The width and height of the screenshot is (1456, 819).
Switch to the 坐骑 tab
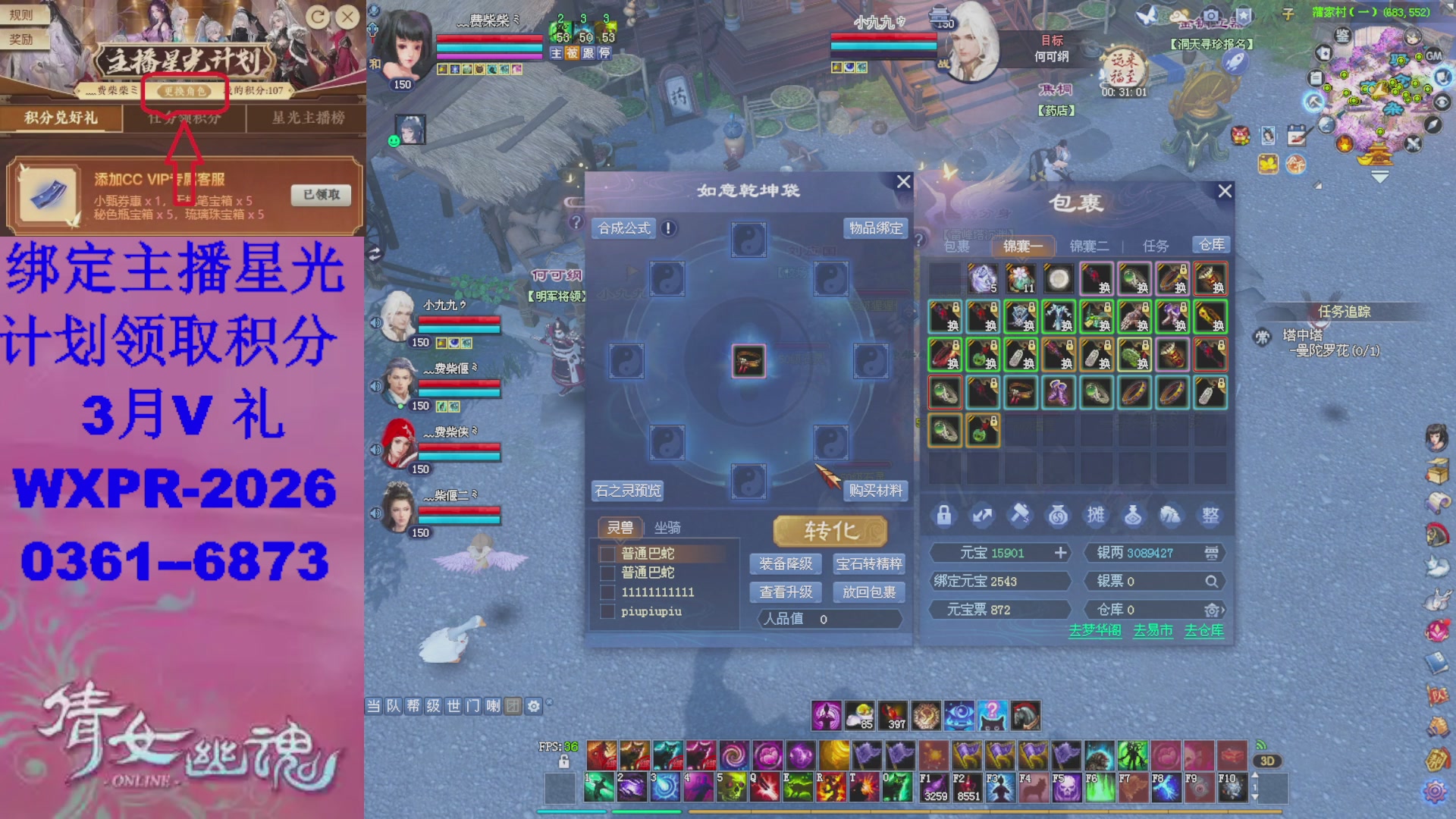click(668, 526)
